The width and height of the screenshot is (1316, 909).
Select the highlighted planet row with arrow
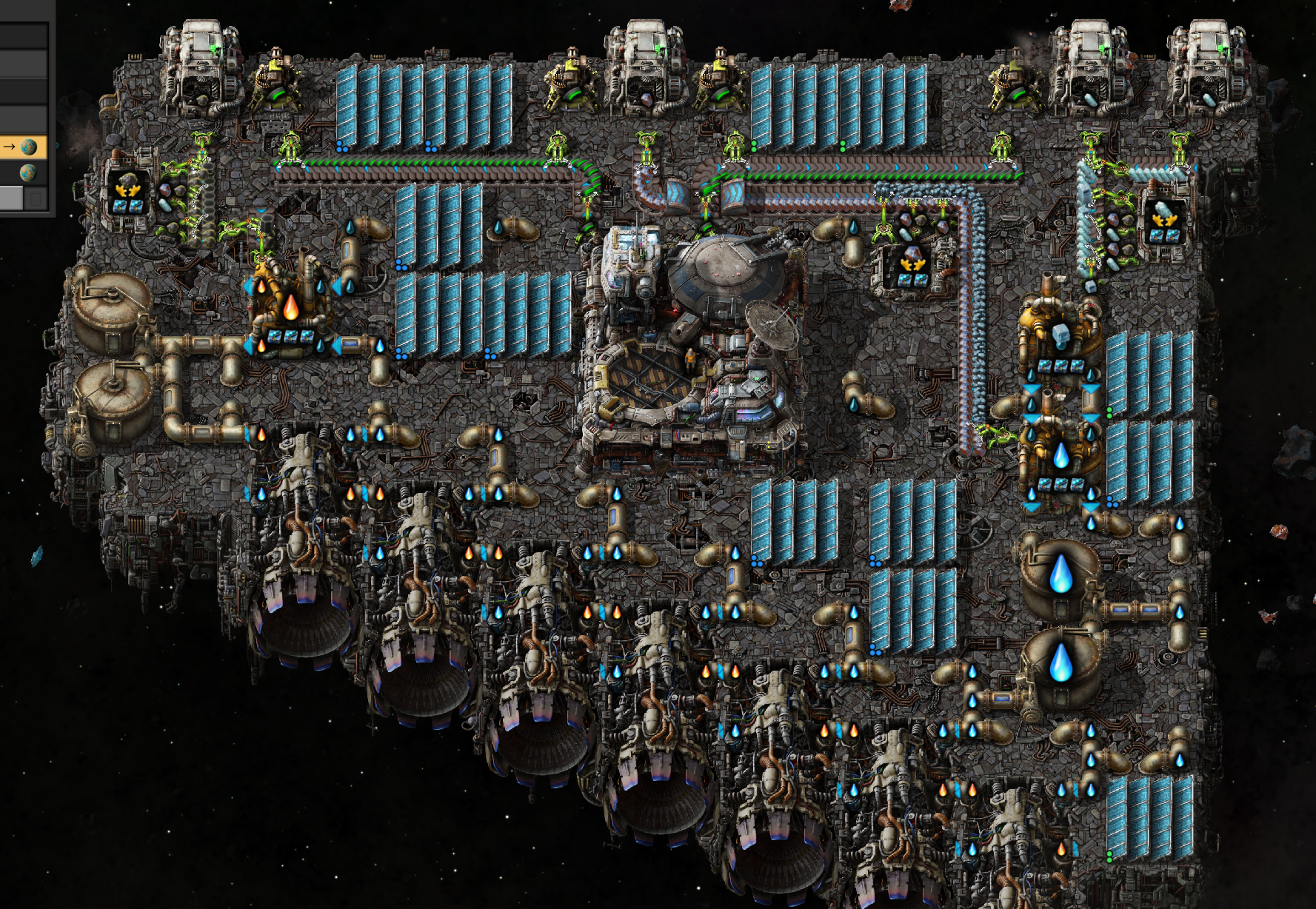[x=23, y=147]
